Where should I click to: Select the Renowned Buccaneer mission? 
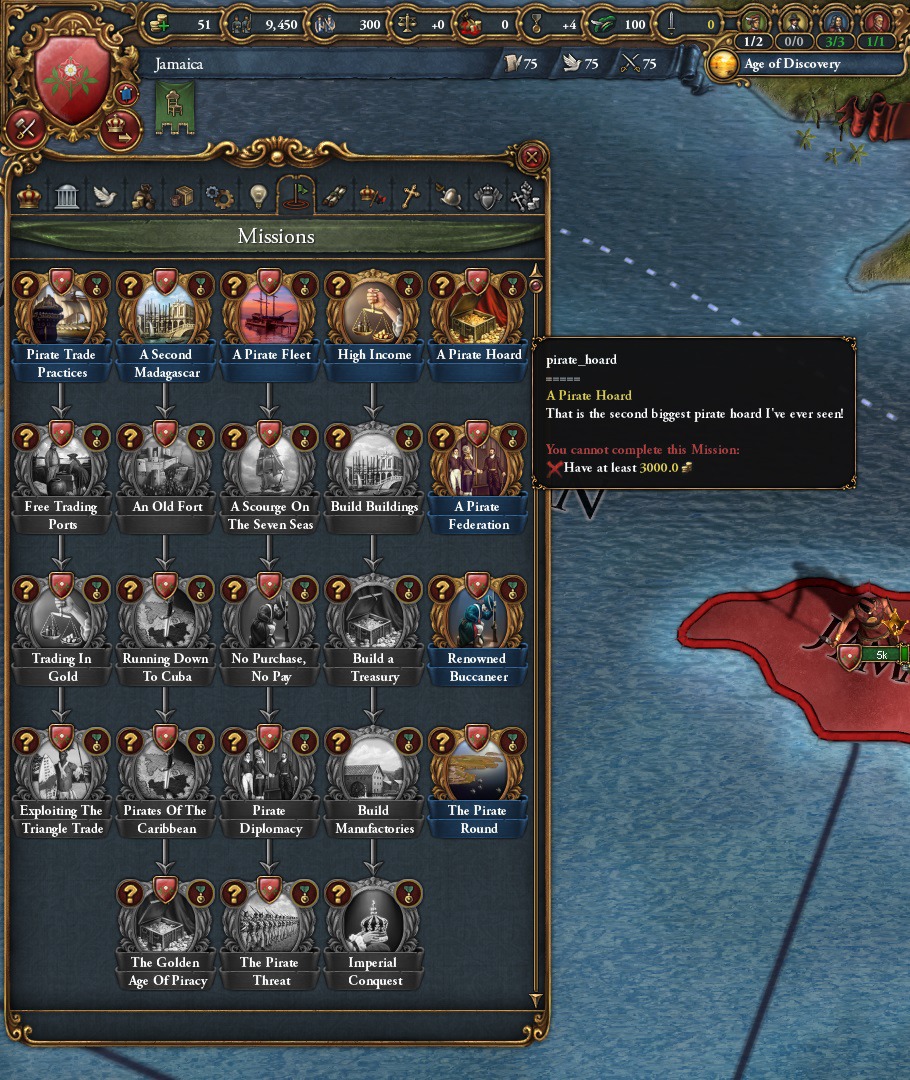478,620
